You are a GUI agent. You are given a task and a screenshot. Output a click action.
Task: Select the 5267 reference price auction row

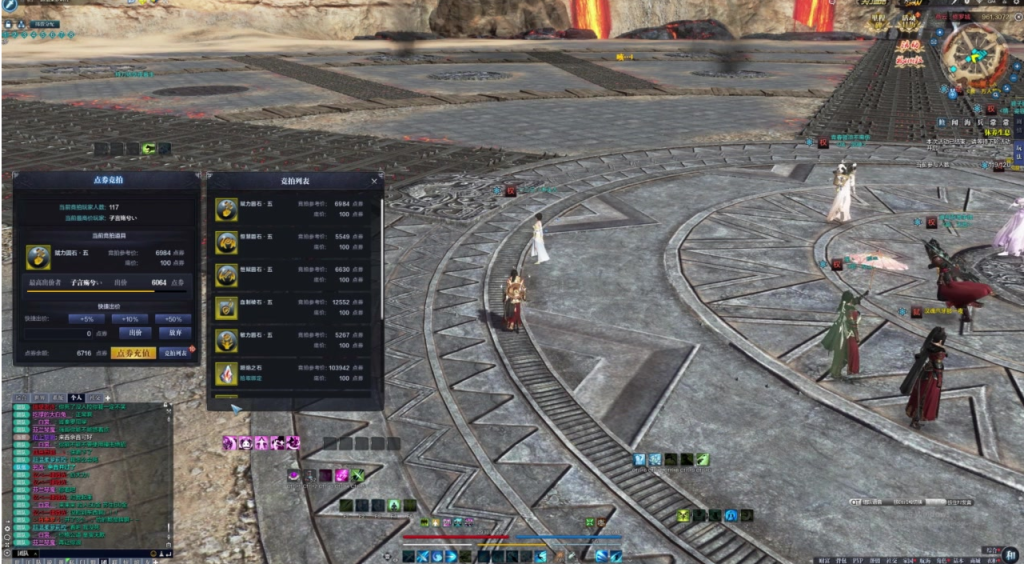[295, 341]
